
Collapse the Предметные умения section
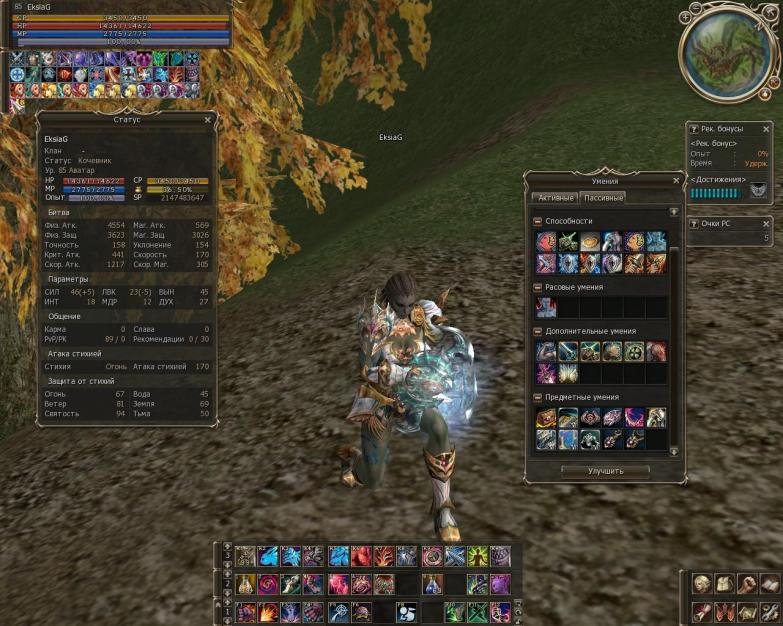point(538,397)
